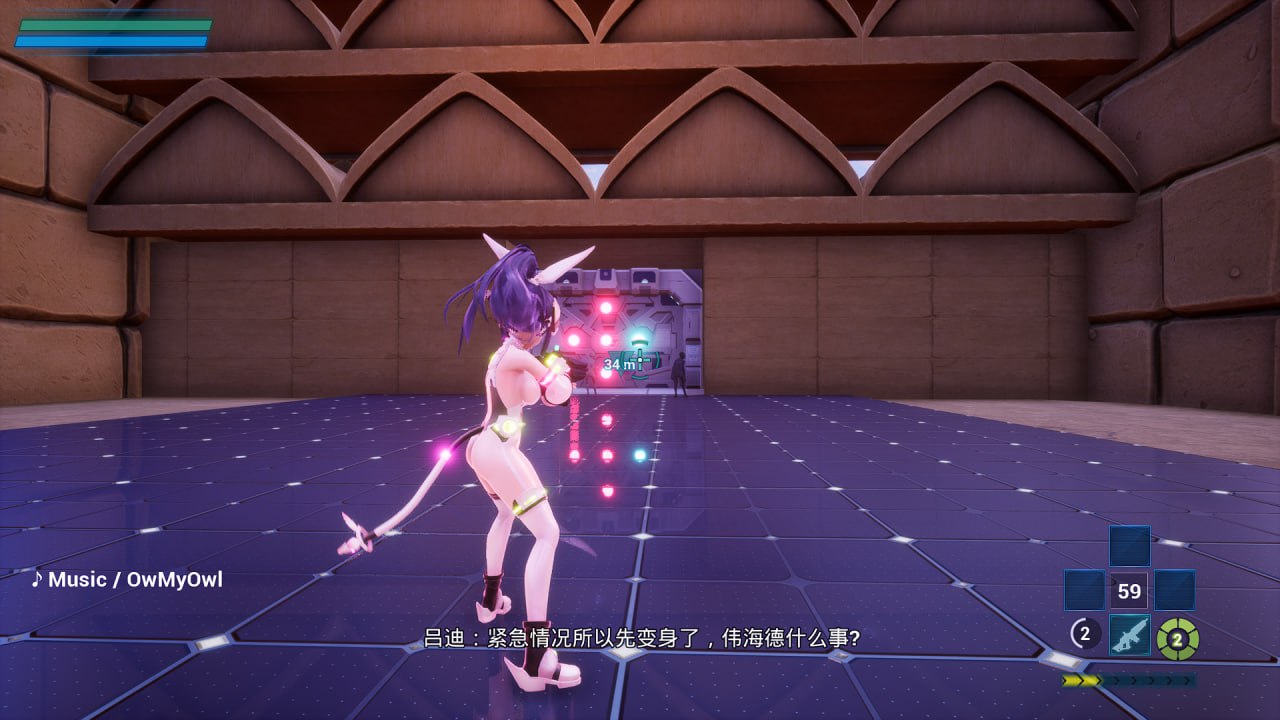
Task: Select the rifle weapon icon in the hotbar
Action: pyautogui.click(x=1130, y=636)
